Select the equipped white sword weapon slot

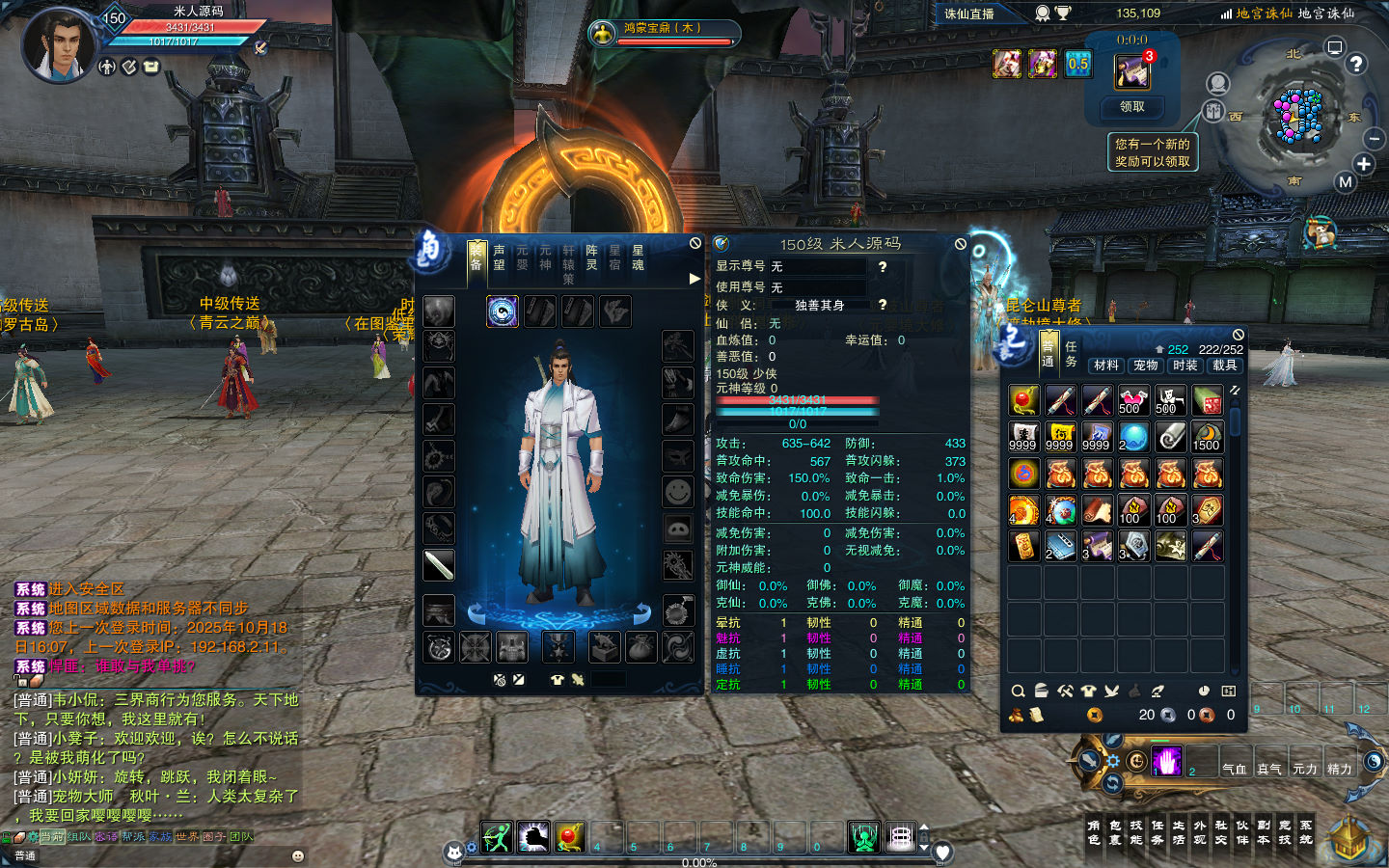(439, 565)
